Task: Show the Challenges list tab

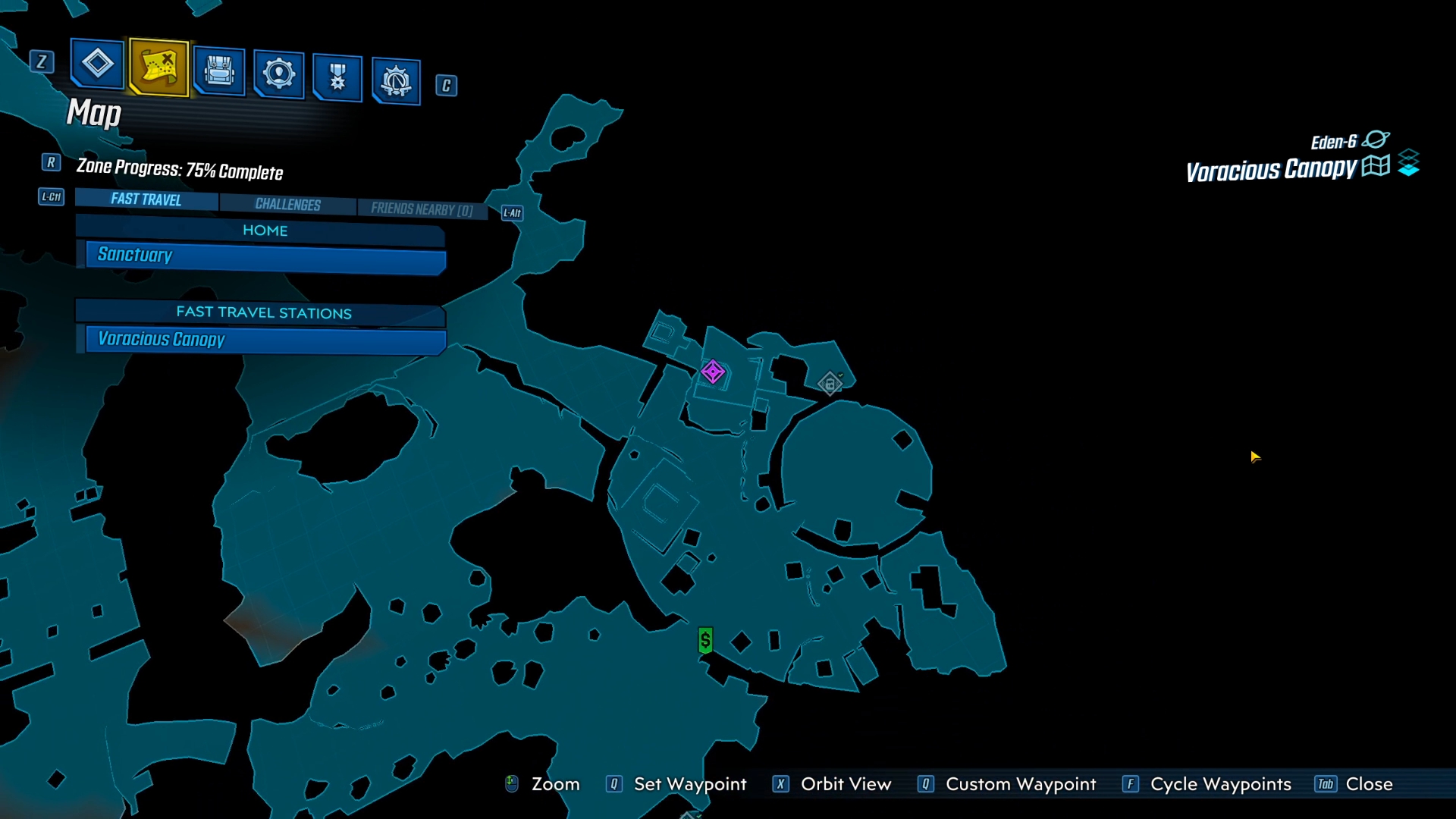Action: 287,205
